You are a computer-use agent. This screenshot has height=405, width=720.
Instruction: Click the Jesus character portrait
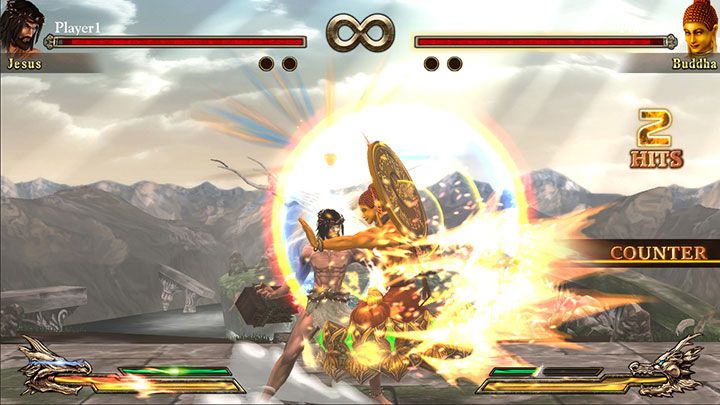[22, 26]
